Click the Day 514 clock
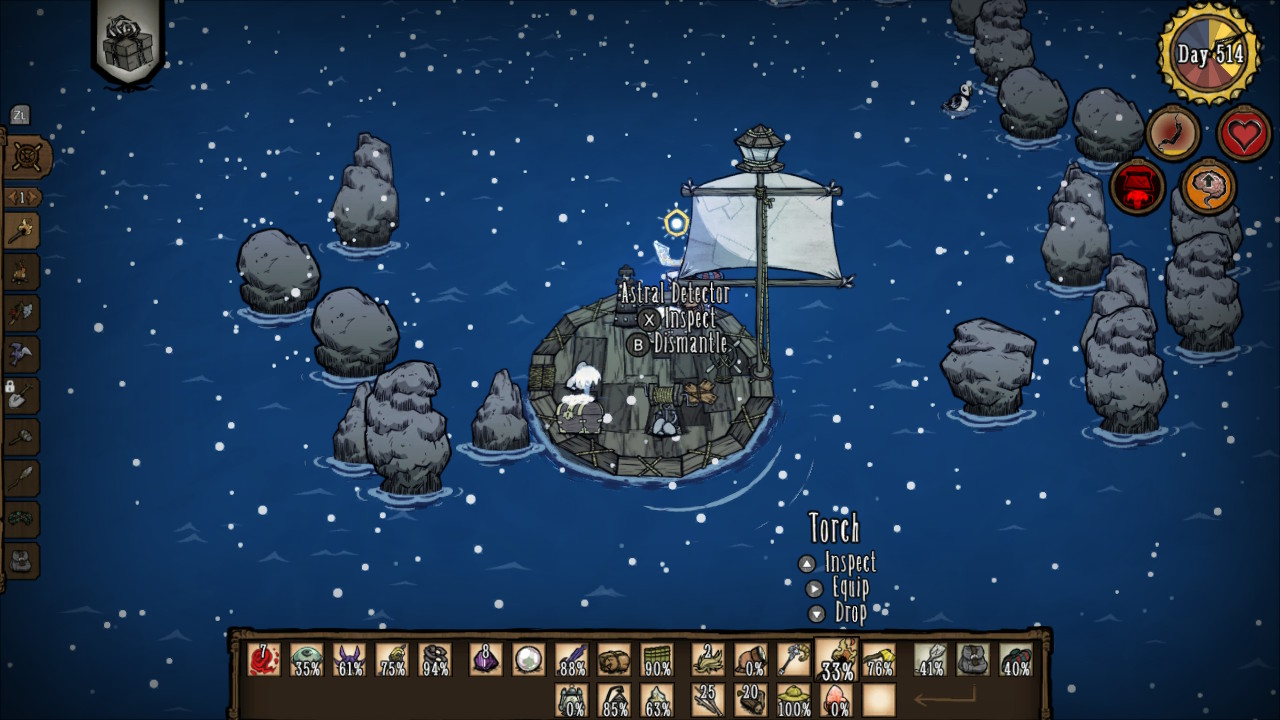The height and width of the screenshot is (720, 1280). [1208, 54]
